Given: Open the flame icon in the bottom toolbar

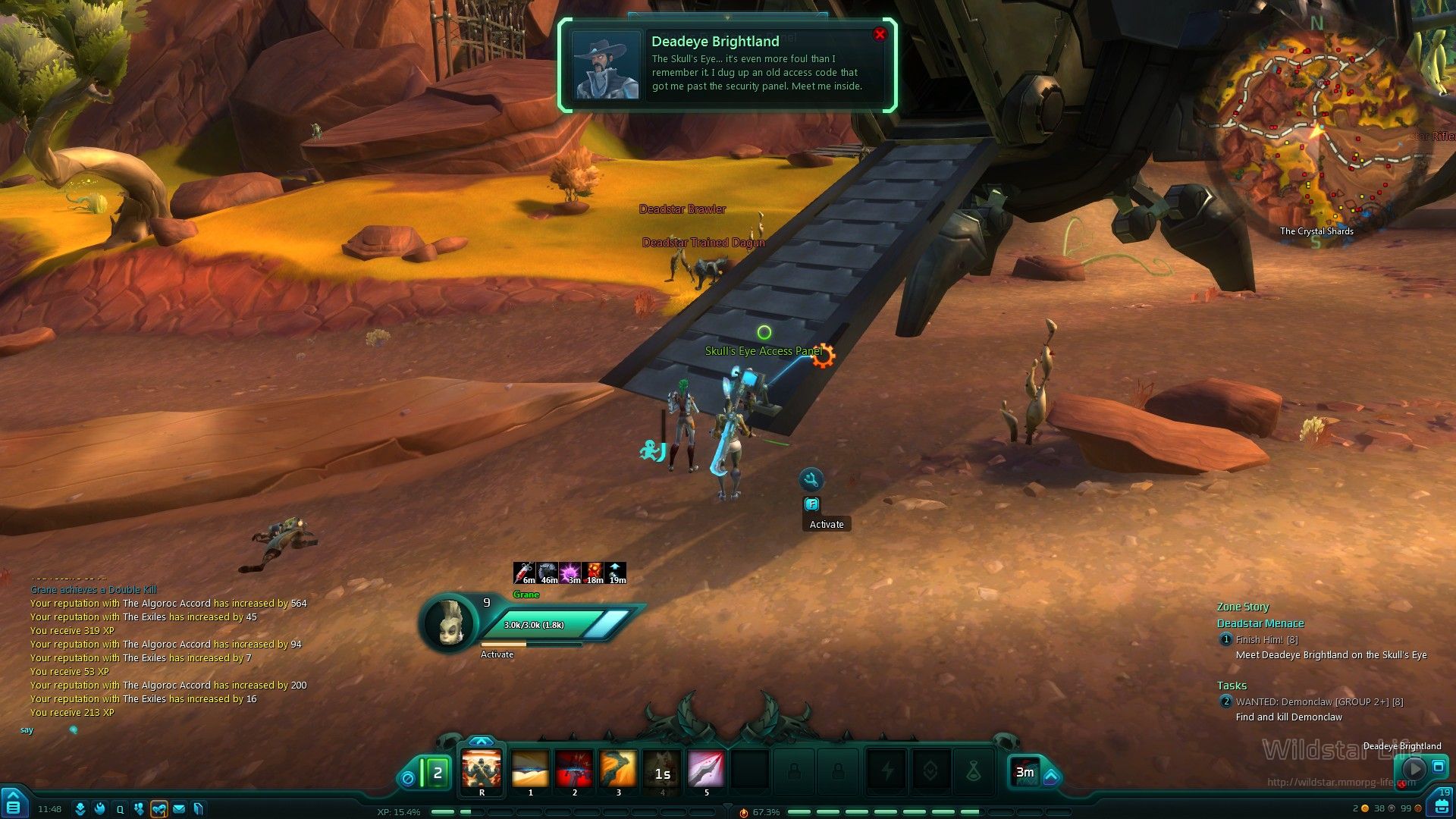Looking at the screenshot, I should pyautogui.click(x=99, y=809).
